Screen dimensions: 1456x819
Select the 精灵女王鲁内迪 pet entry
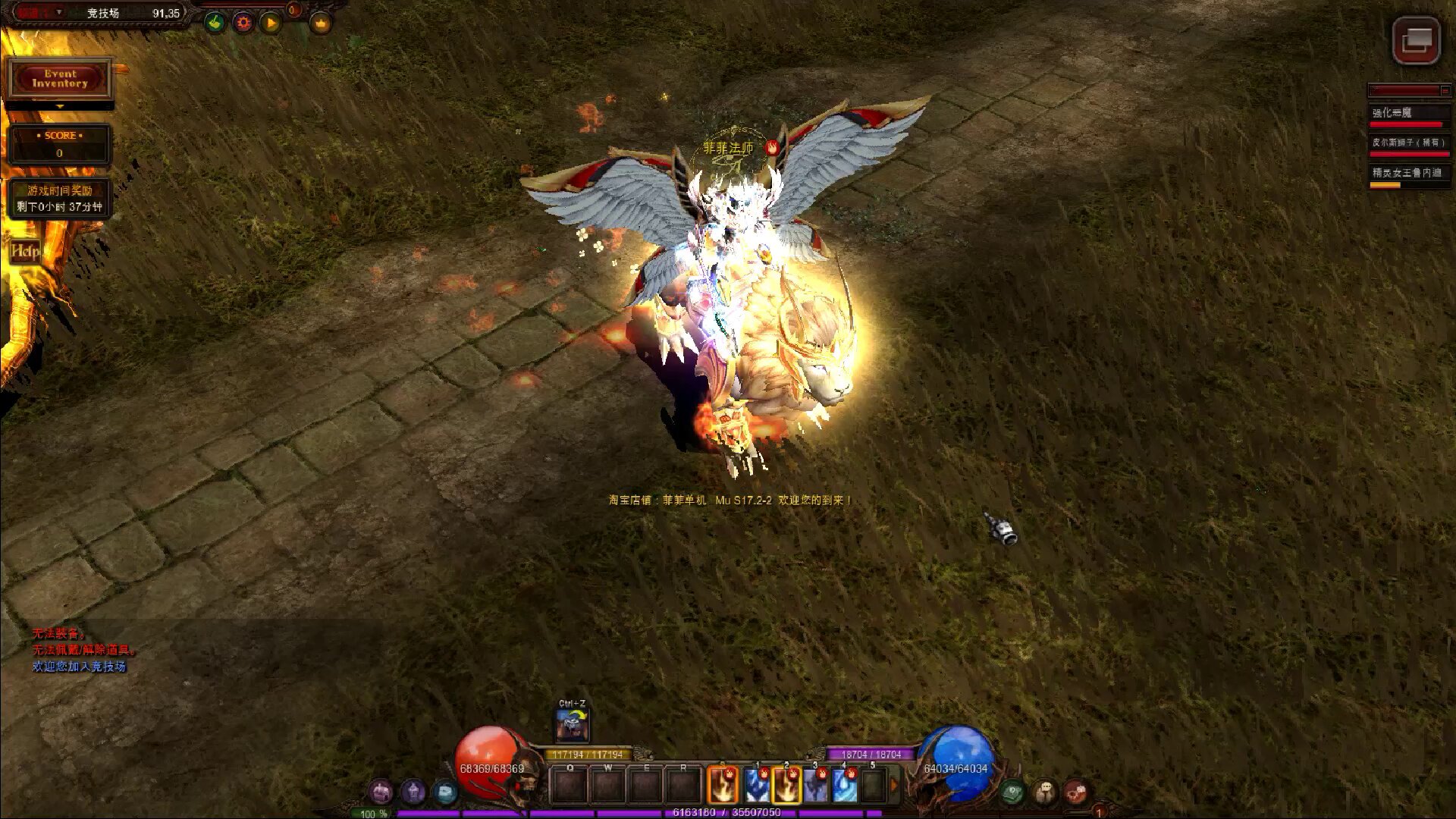click(1407, 174)
